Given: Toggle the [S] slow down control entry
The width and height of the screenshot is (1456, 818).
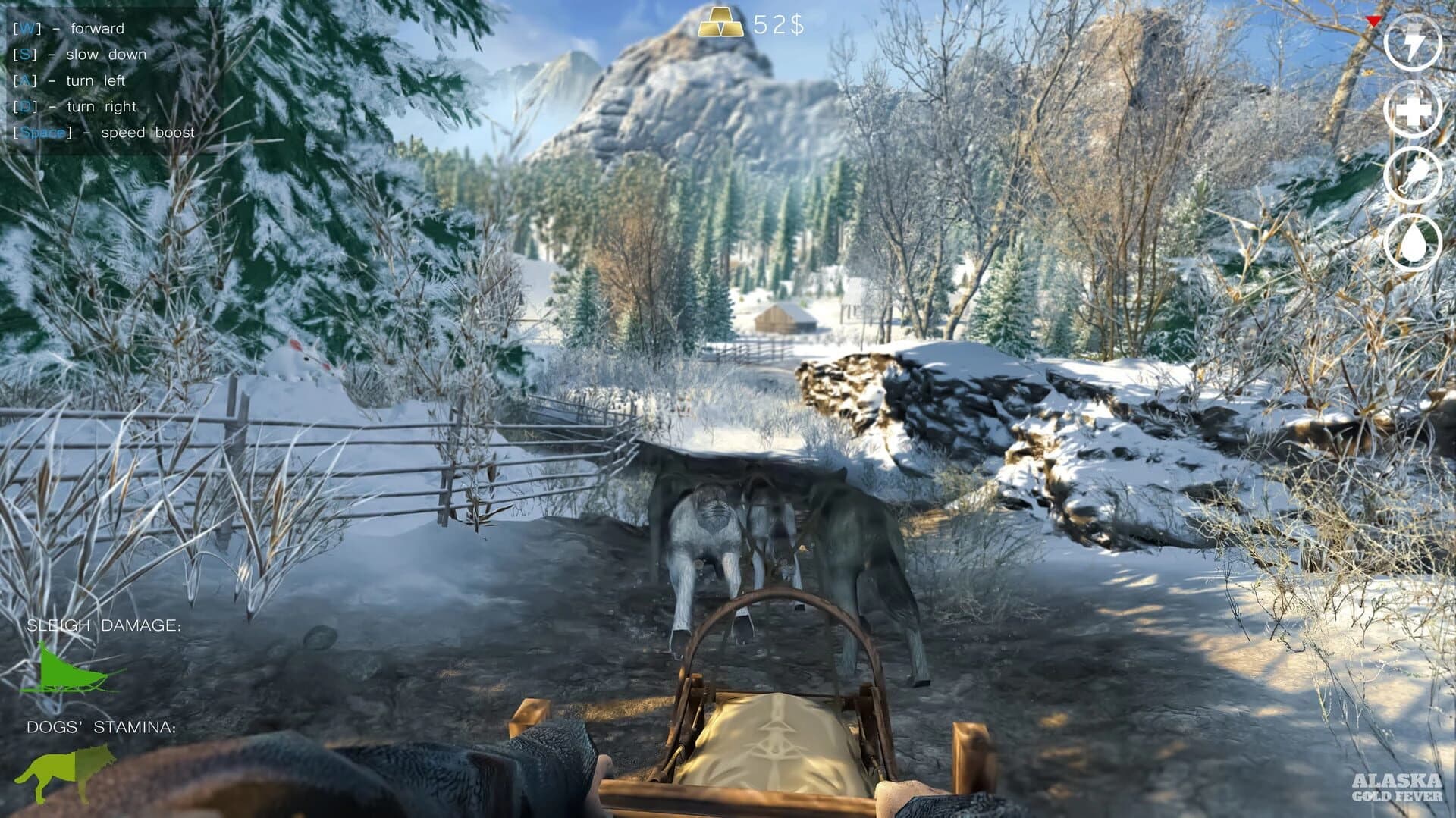Looking at the screenshot, I should tap(80, 55).
